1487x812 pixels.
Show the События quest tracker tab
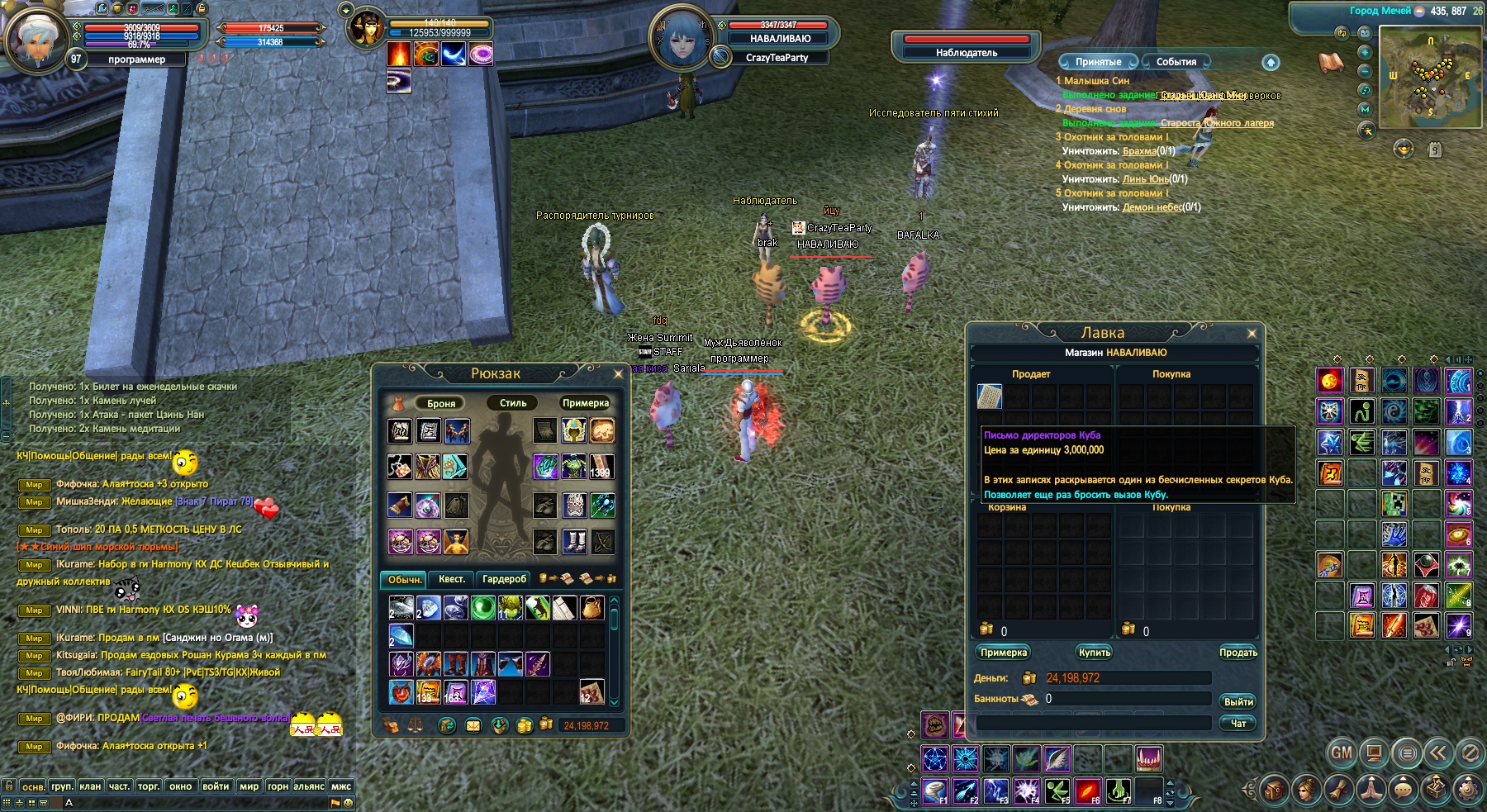pyautogui.click(x=1176, y=62)
